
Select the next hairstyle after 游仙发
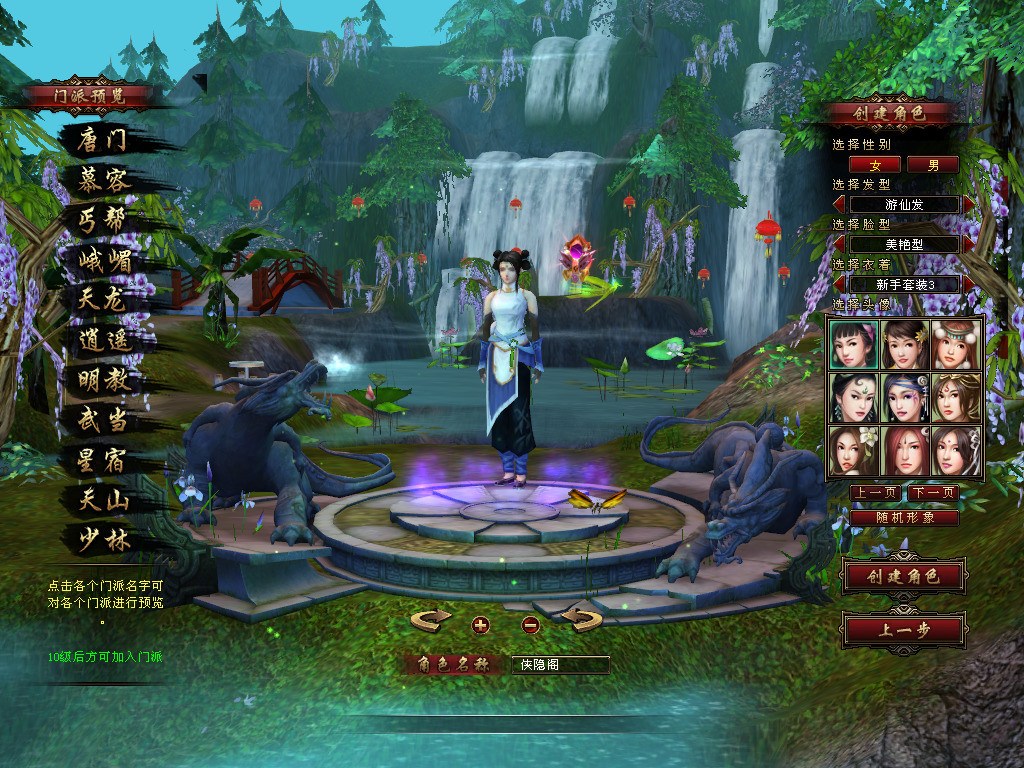(x=968, y=205)
